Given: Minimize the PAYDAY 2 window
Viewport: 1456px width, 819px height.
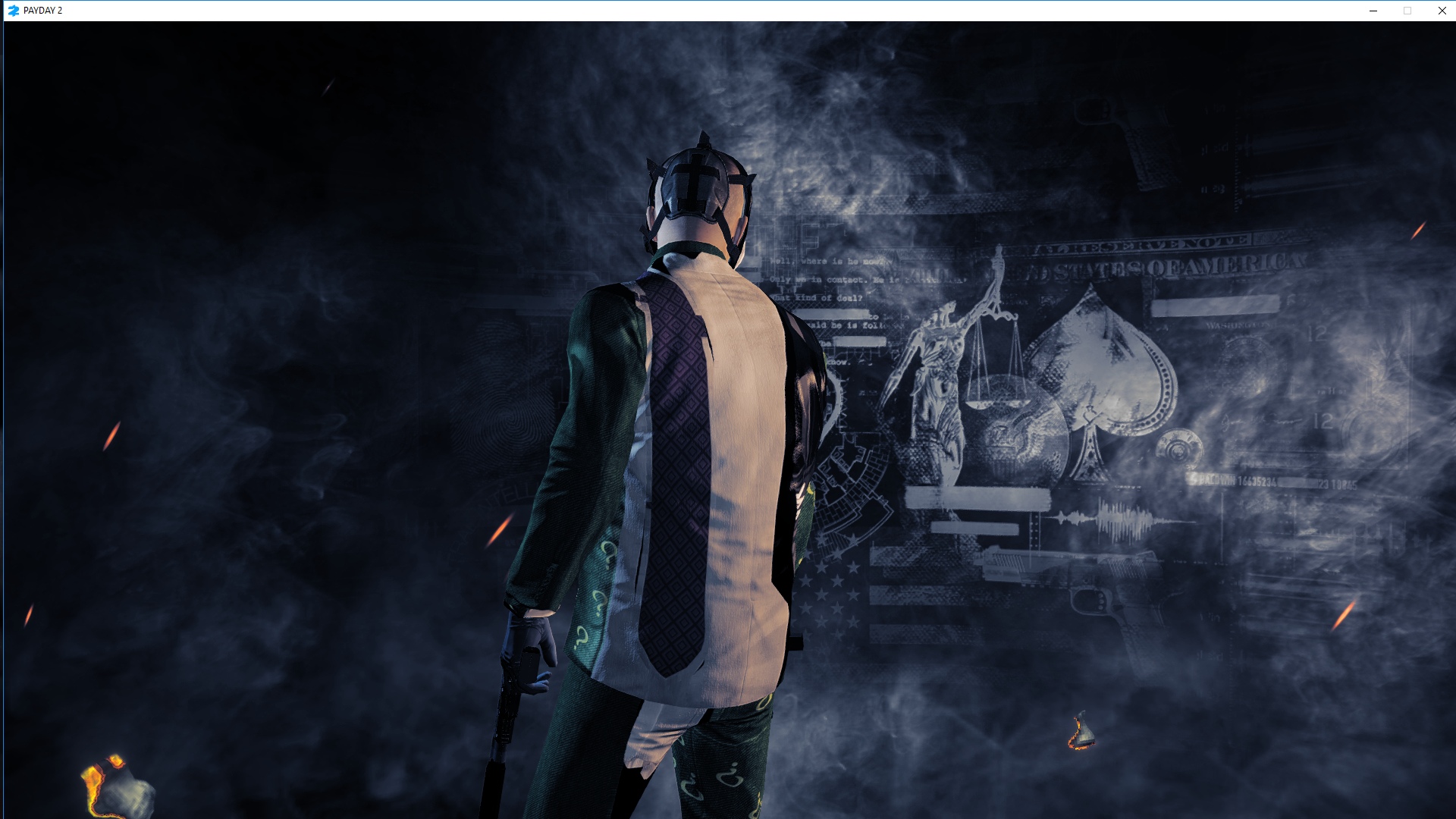Looking at the screenshot, I should click(1373, 11).
